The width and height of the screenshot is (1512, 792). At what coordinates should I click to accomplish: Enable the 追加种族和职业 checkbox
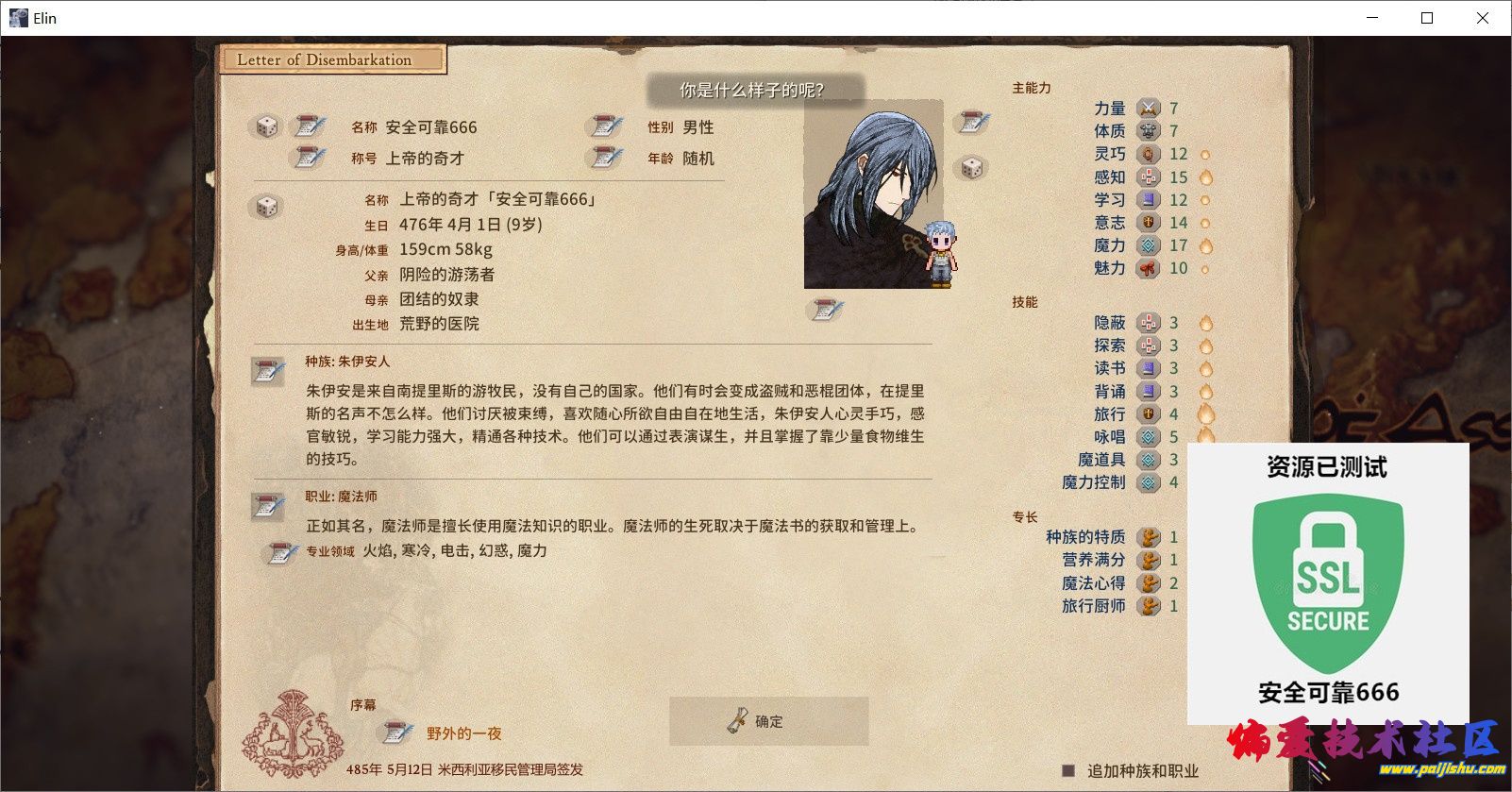(x=1070, y=769)
